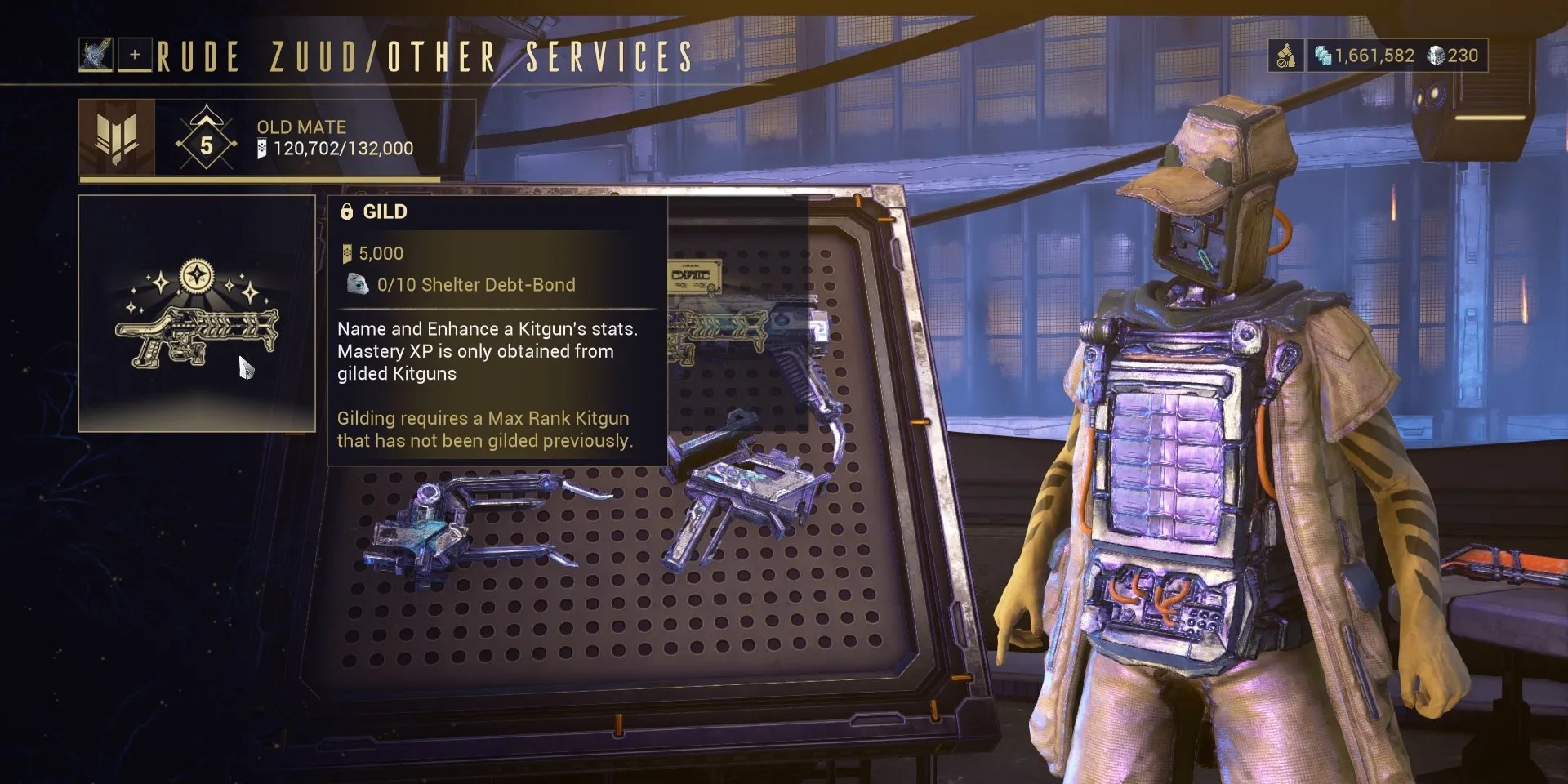This screenshot has width=1568, height=784.
Task: Click the Ventkids tools icon at top right
Action: point(1286,56)
